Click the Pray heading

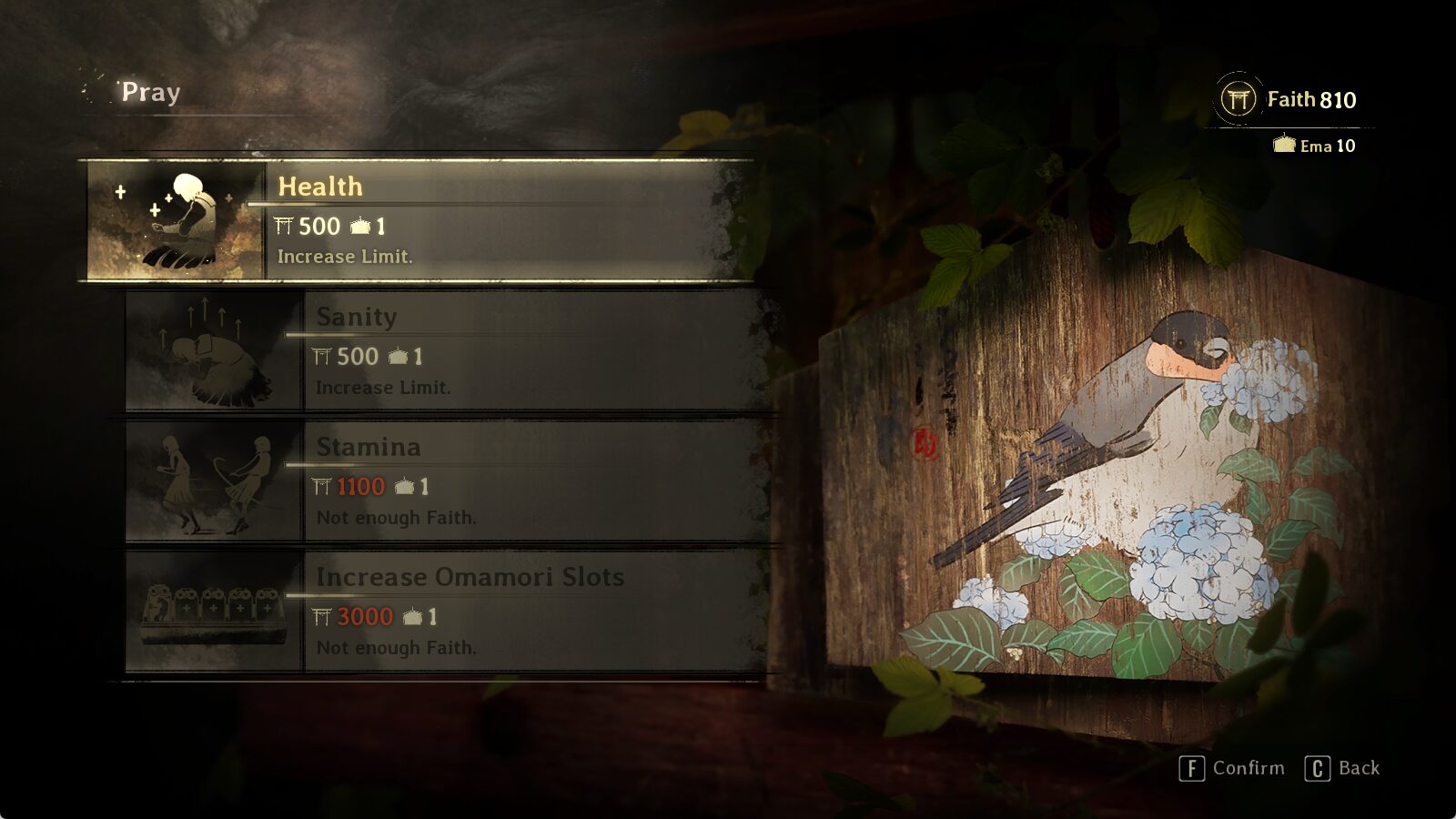(148, 91)
